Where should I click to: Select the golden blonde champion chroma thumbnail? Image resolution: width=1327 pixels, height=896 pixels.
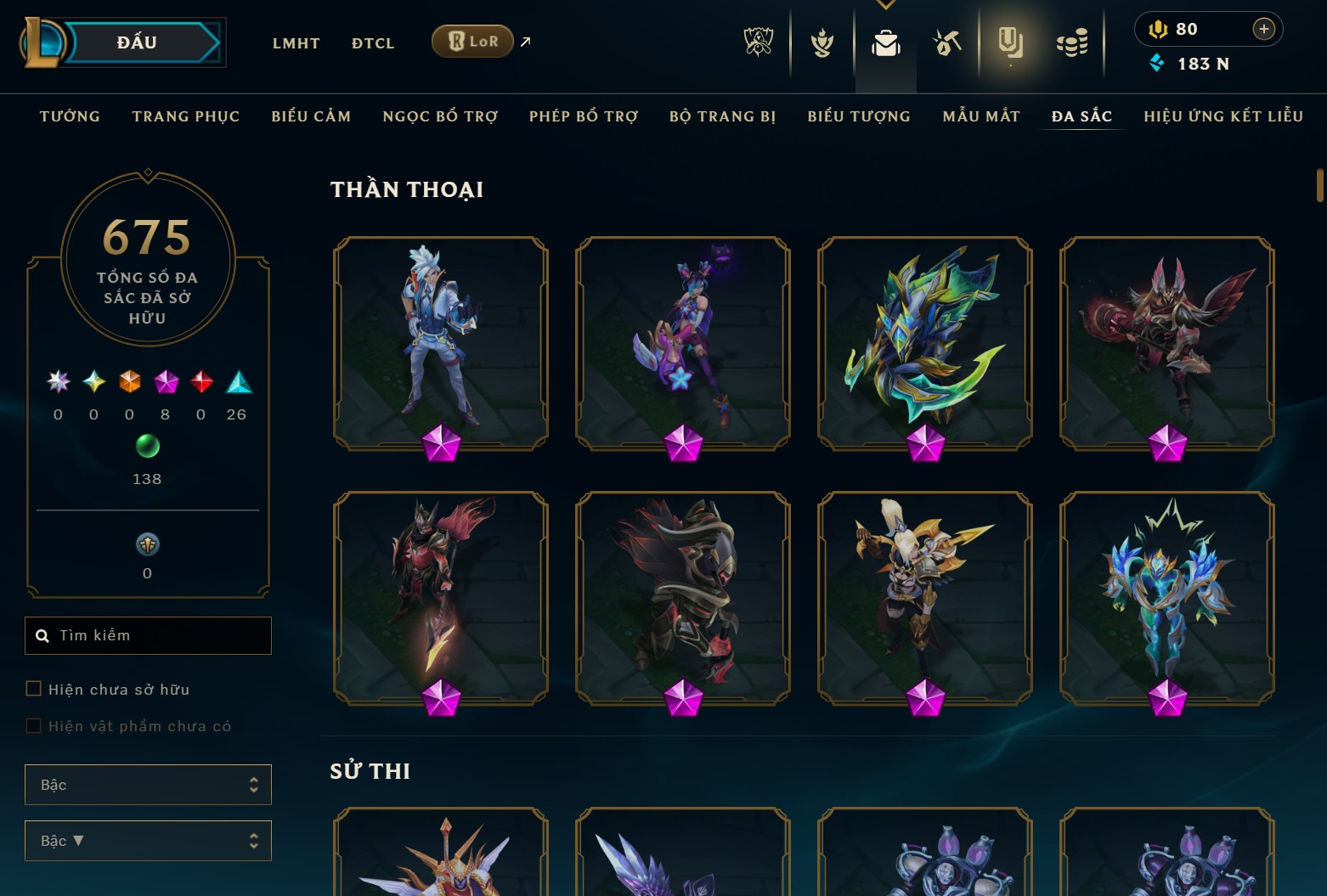[x=924, y=598]
